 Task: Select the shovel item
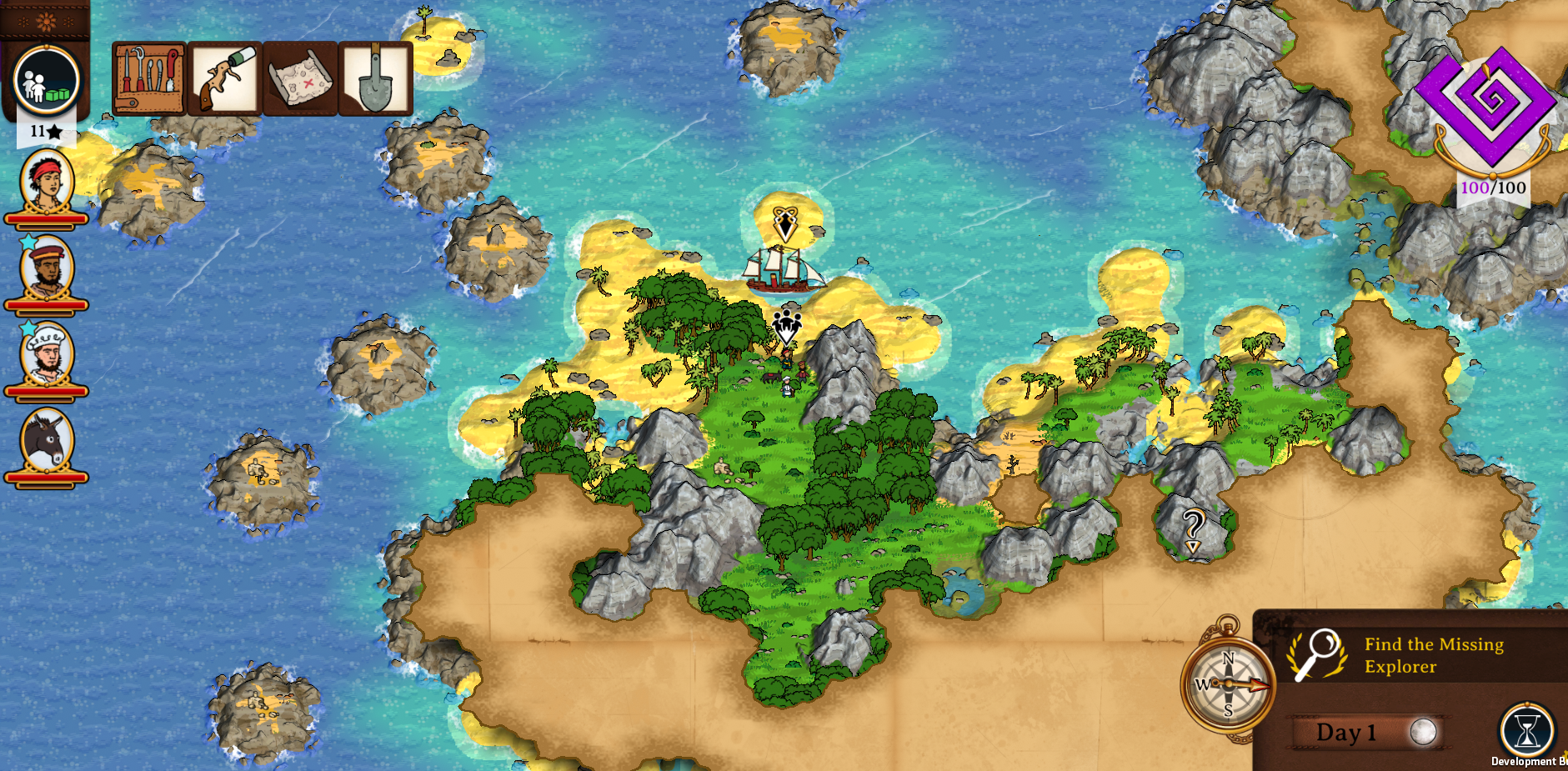(x=375, y=78)
